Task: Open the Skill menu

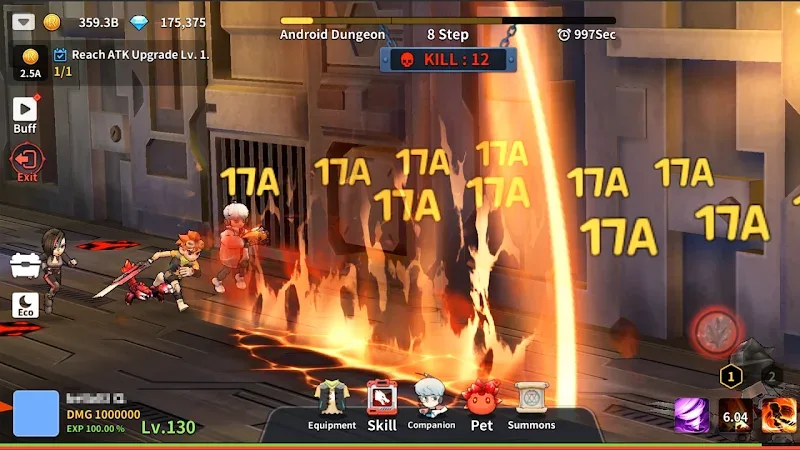Action: 382,405
